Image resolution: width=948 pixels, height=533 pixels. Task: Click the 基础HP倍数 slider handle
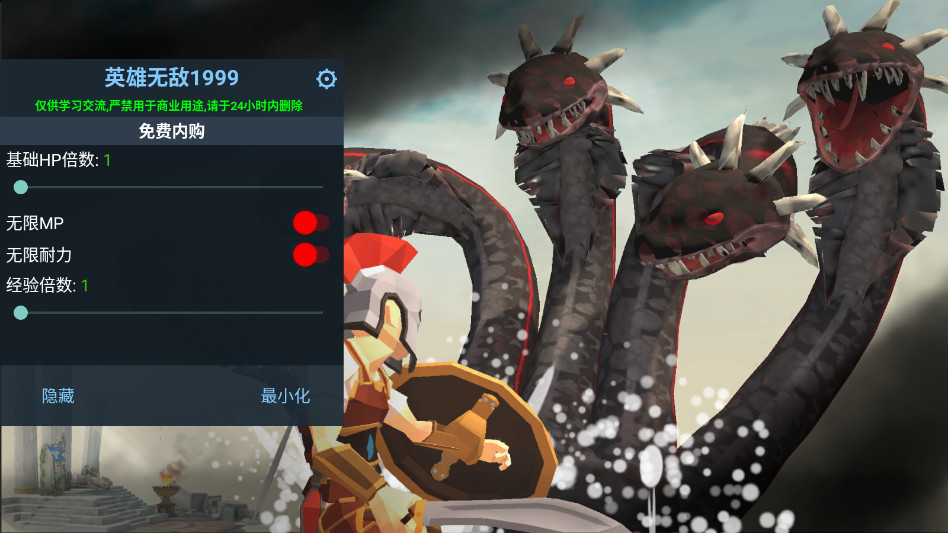click(x=20, y=187)
